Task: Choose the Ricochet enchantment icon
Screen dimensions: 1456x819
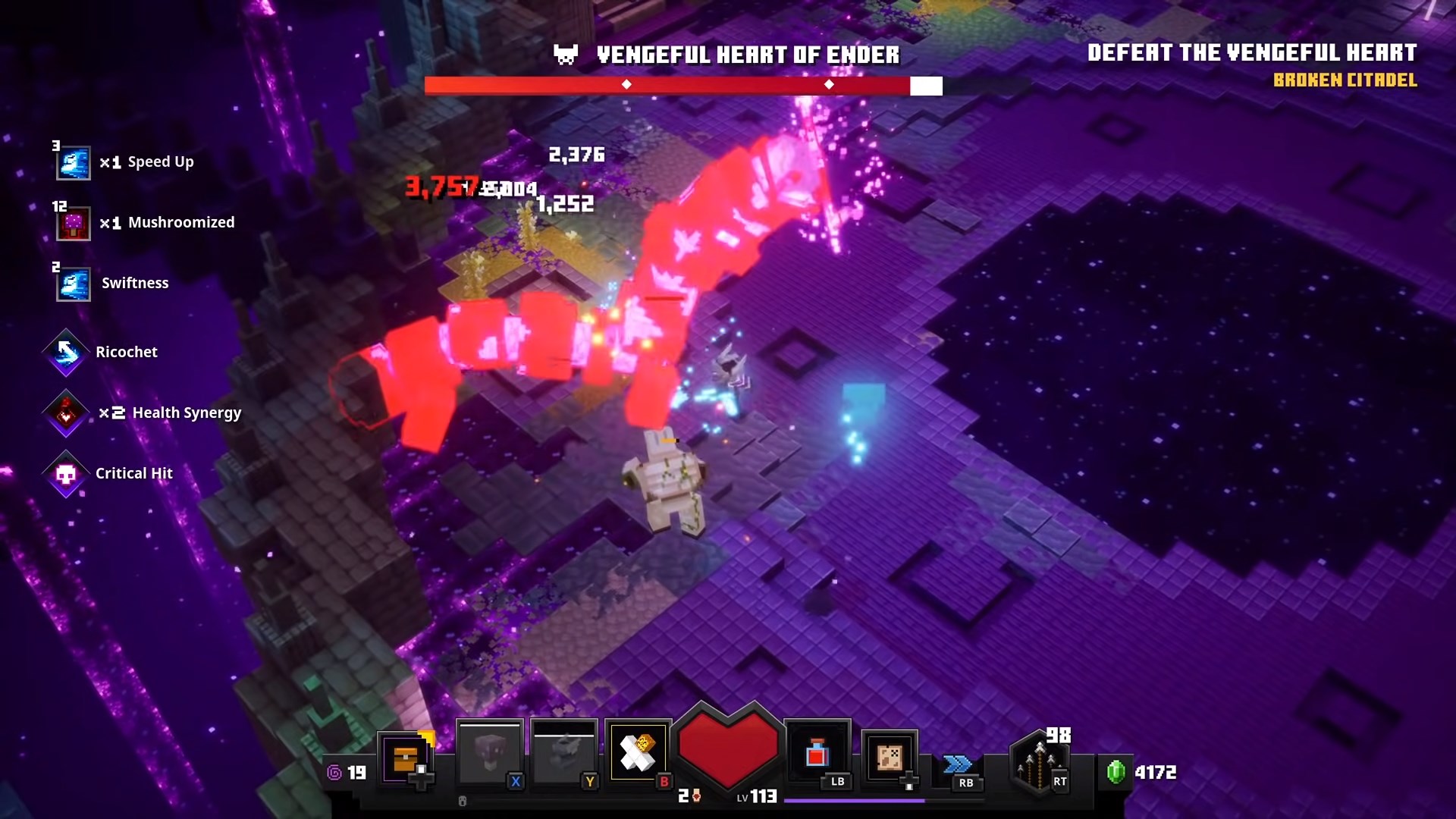Action: pyautogui.click(x=66, y=352)
